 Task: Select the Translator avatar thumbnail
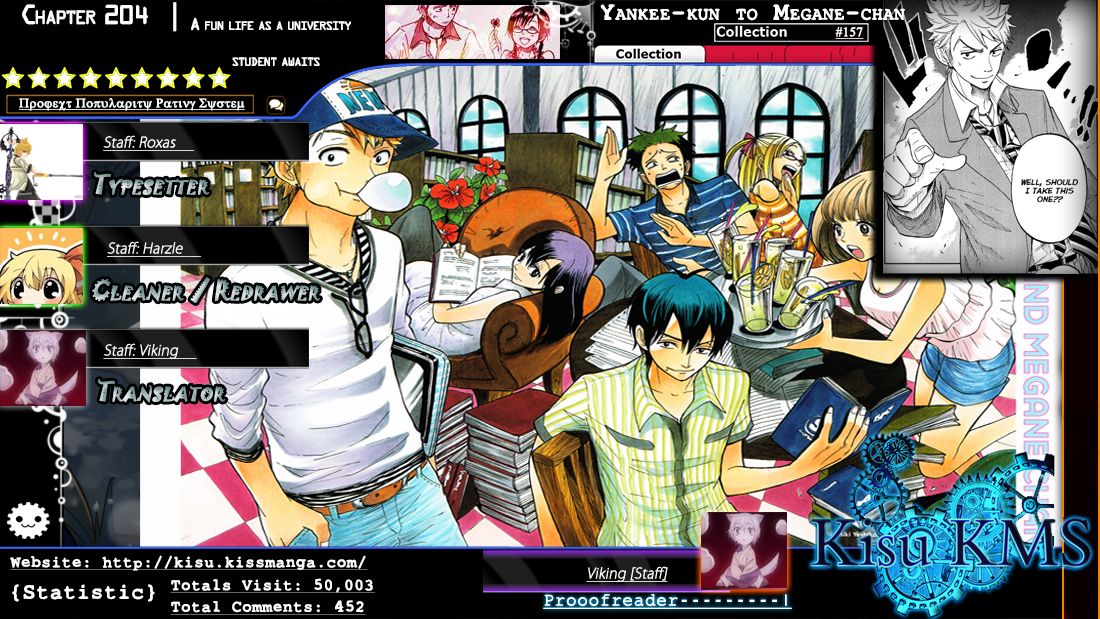tap(42, 368)
